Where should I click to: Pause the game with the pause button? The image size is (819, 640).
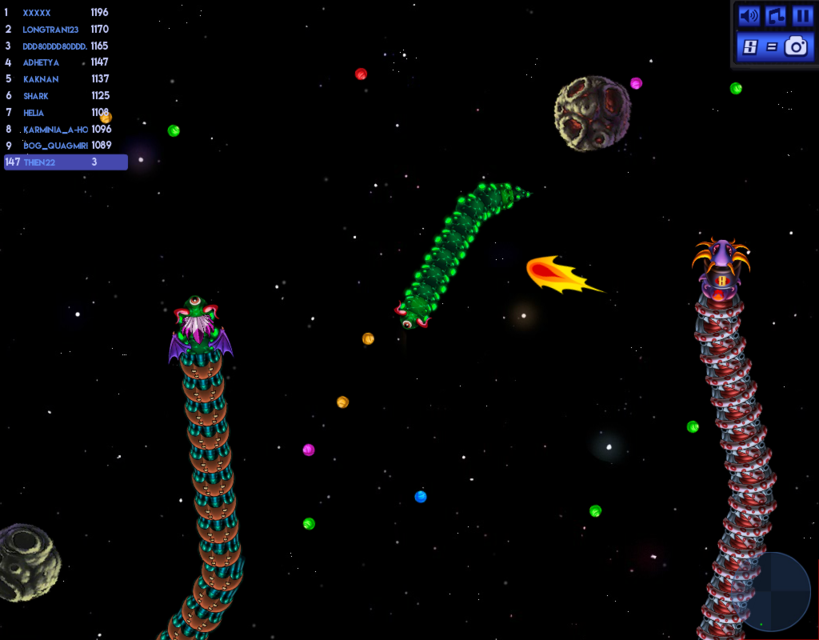coord(802,16)
